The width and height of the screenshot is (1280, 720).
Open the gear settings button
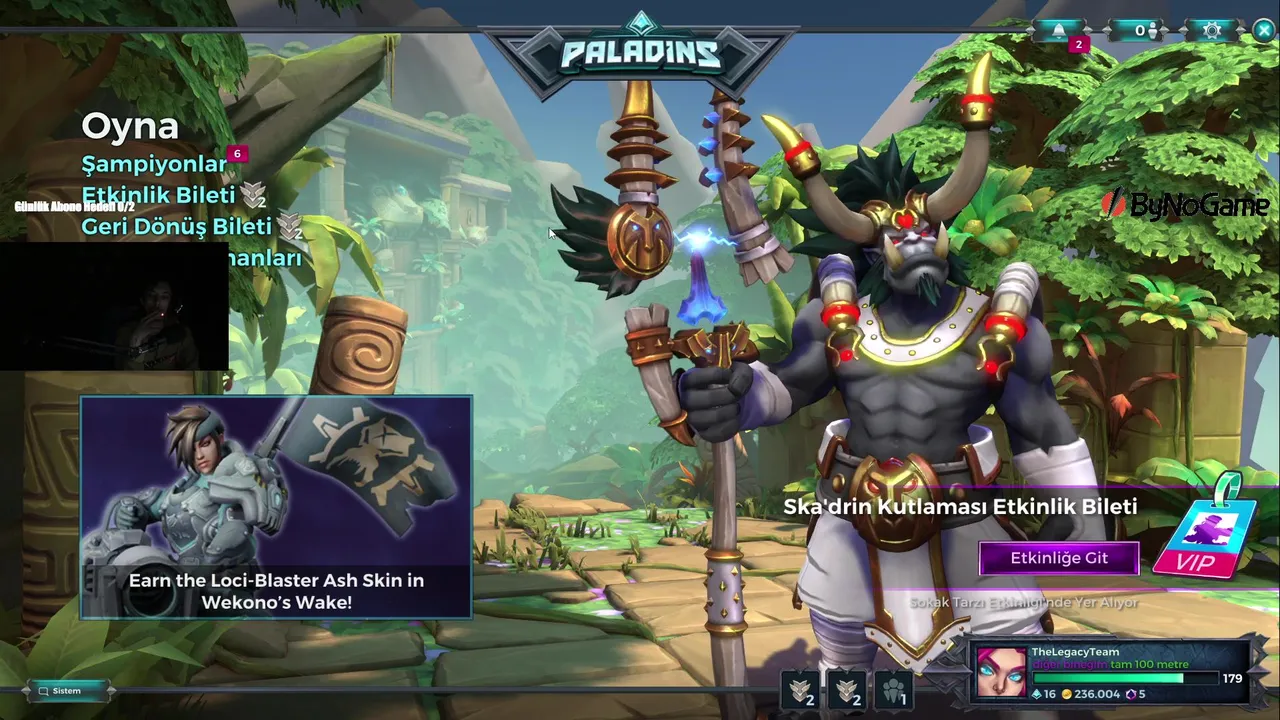point(1212,31)
